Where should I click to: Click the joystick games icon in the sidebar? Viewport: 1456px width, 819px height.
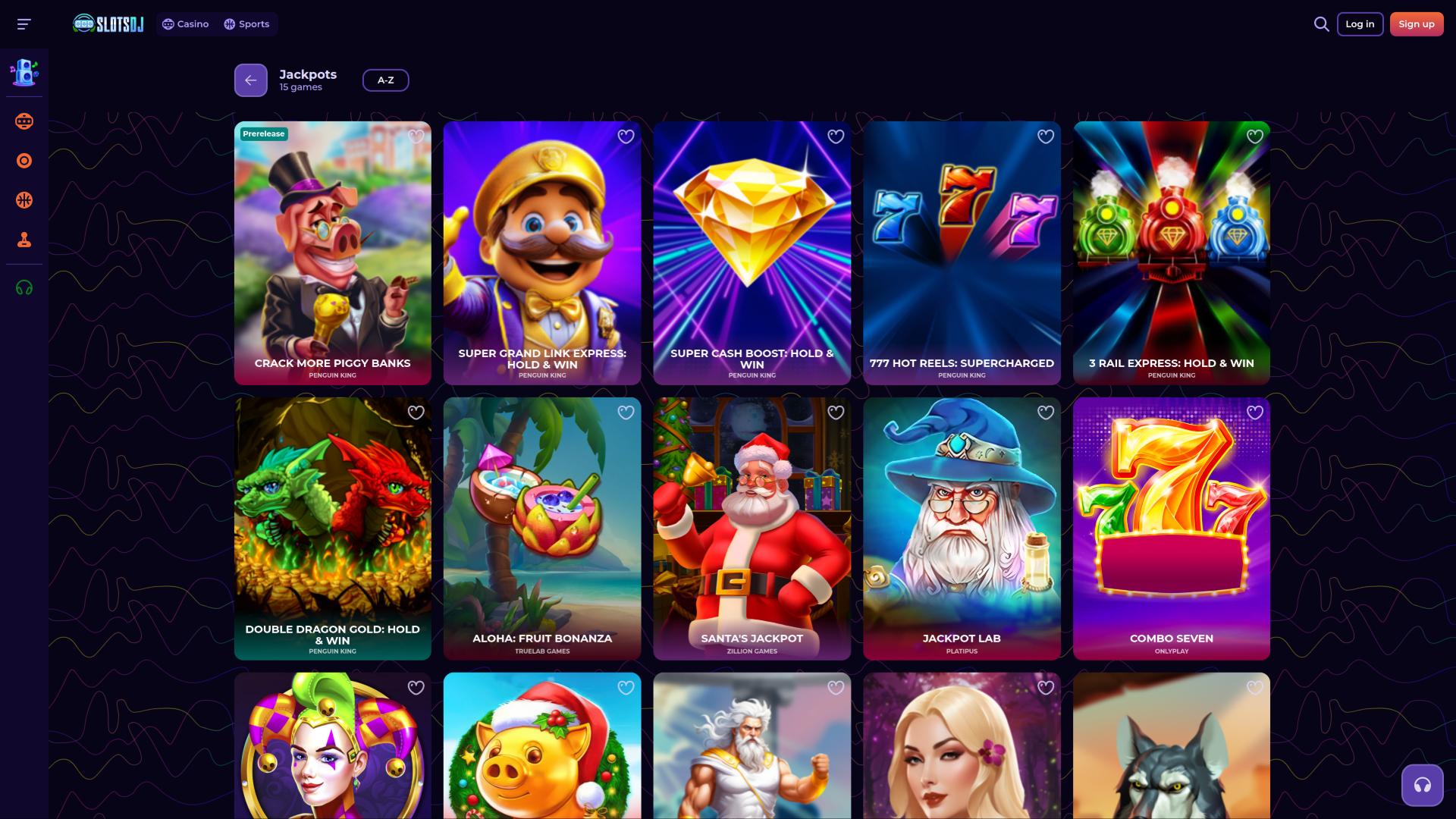24,240
